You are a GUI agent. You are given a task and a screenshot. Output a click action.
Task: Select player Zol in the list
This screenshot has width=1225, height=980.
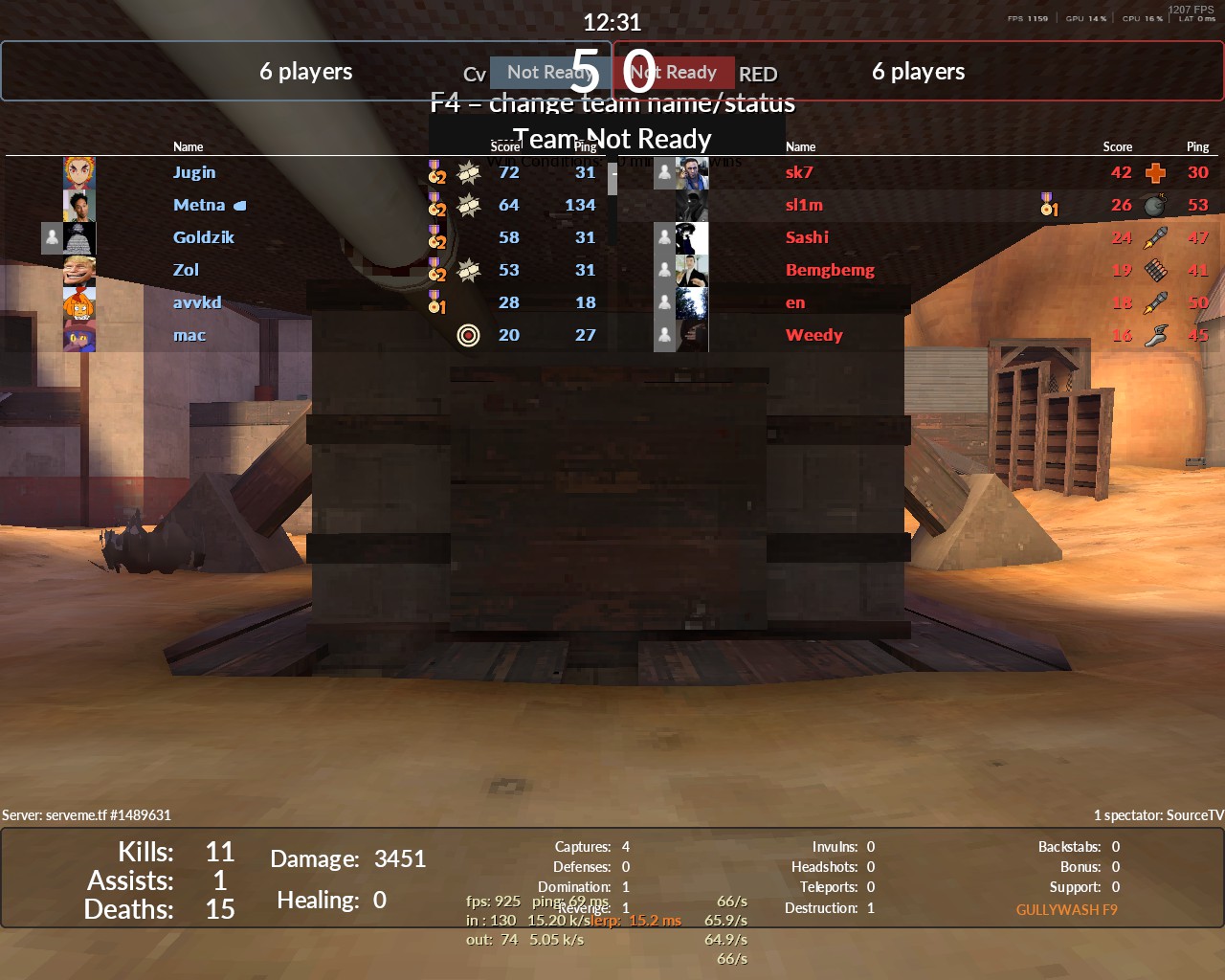tap(186, 270)
